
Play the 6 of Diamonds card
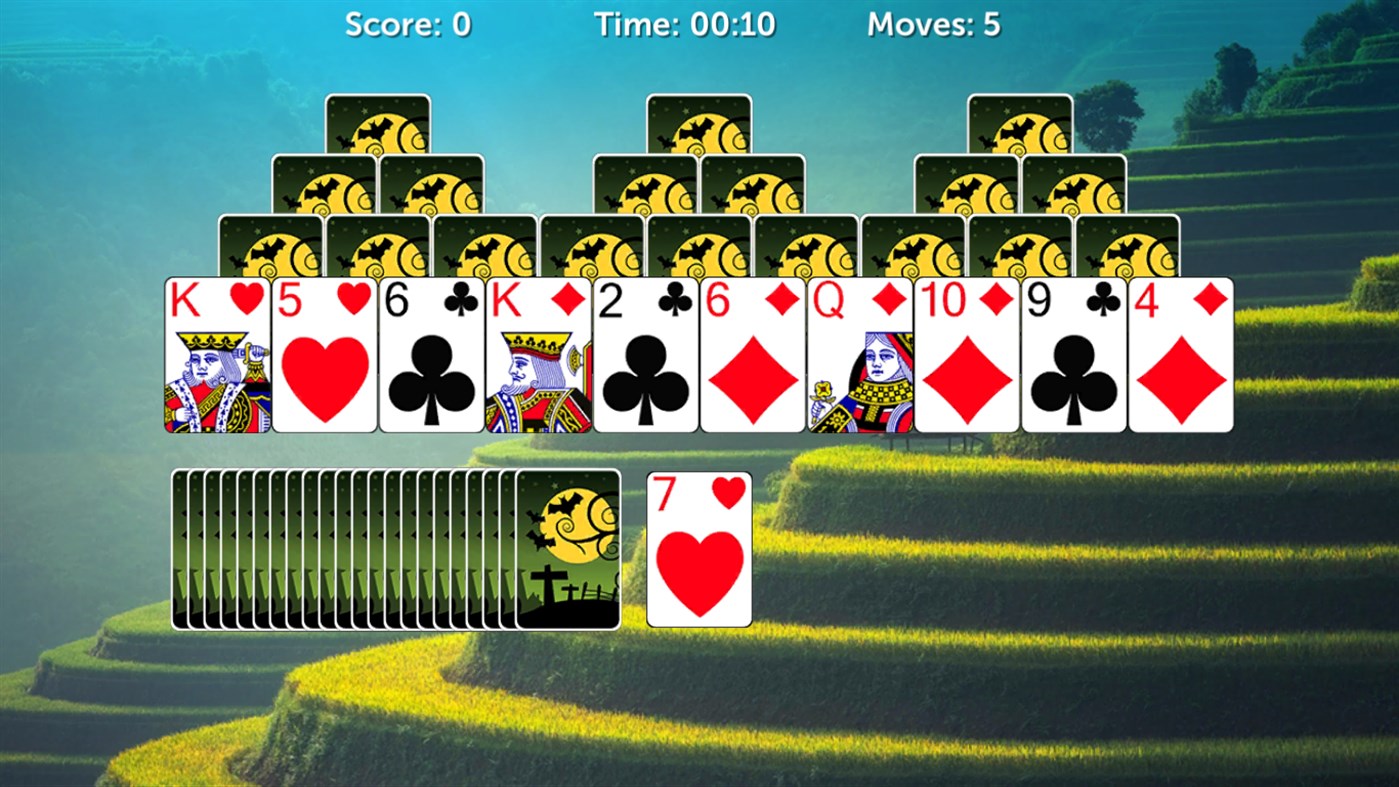tap(752, 355)
